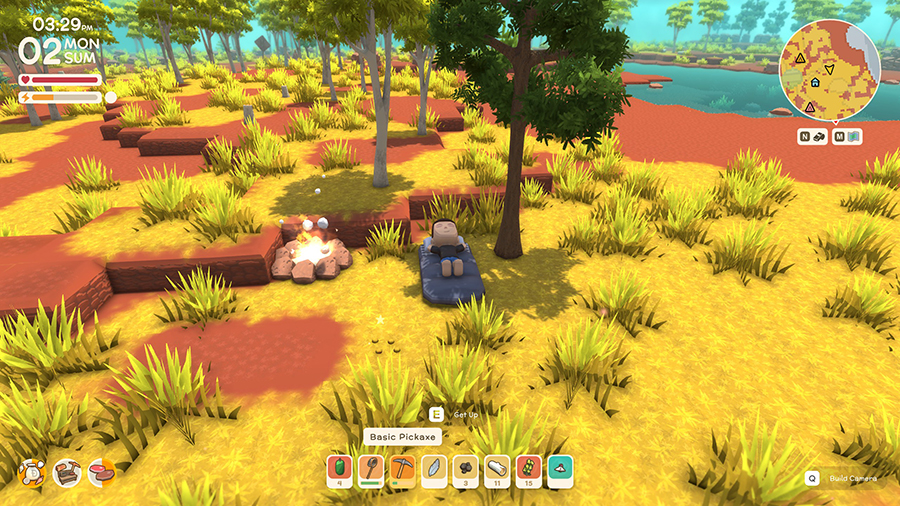
Task: Select the orange triangle marker on the minimap
Action: pyautogui.click(x=801, y=58)
